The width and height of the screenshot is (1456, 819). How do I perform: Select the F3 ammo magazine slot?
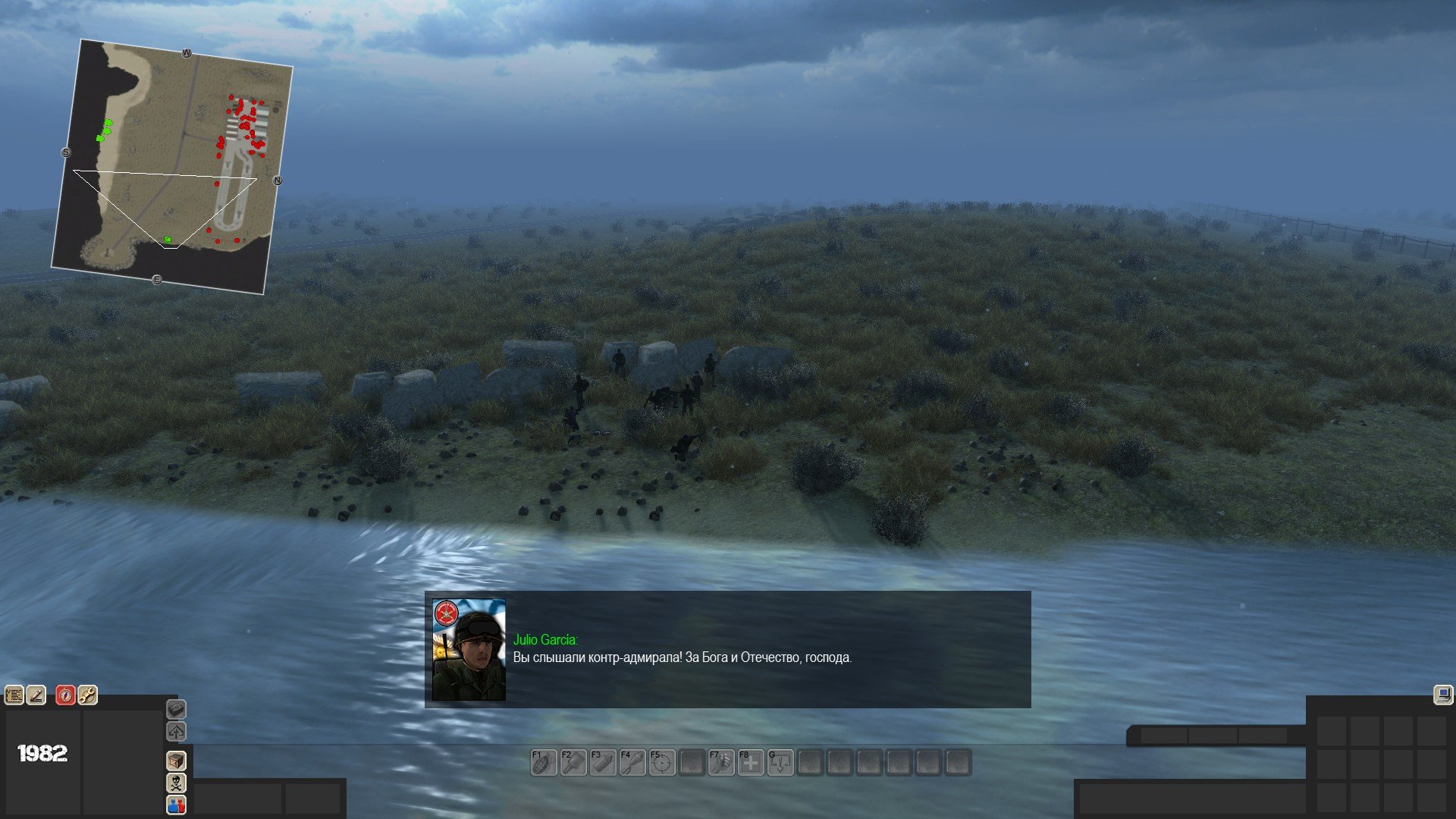[603, 762]
